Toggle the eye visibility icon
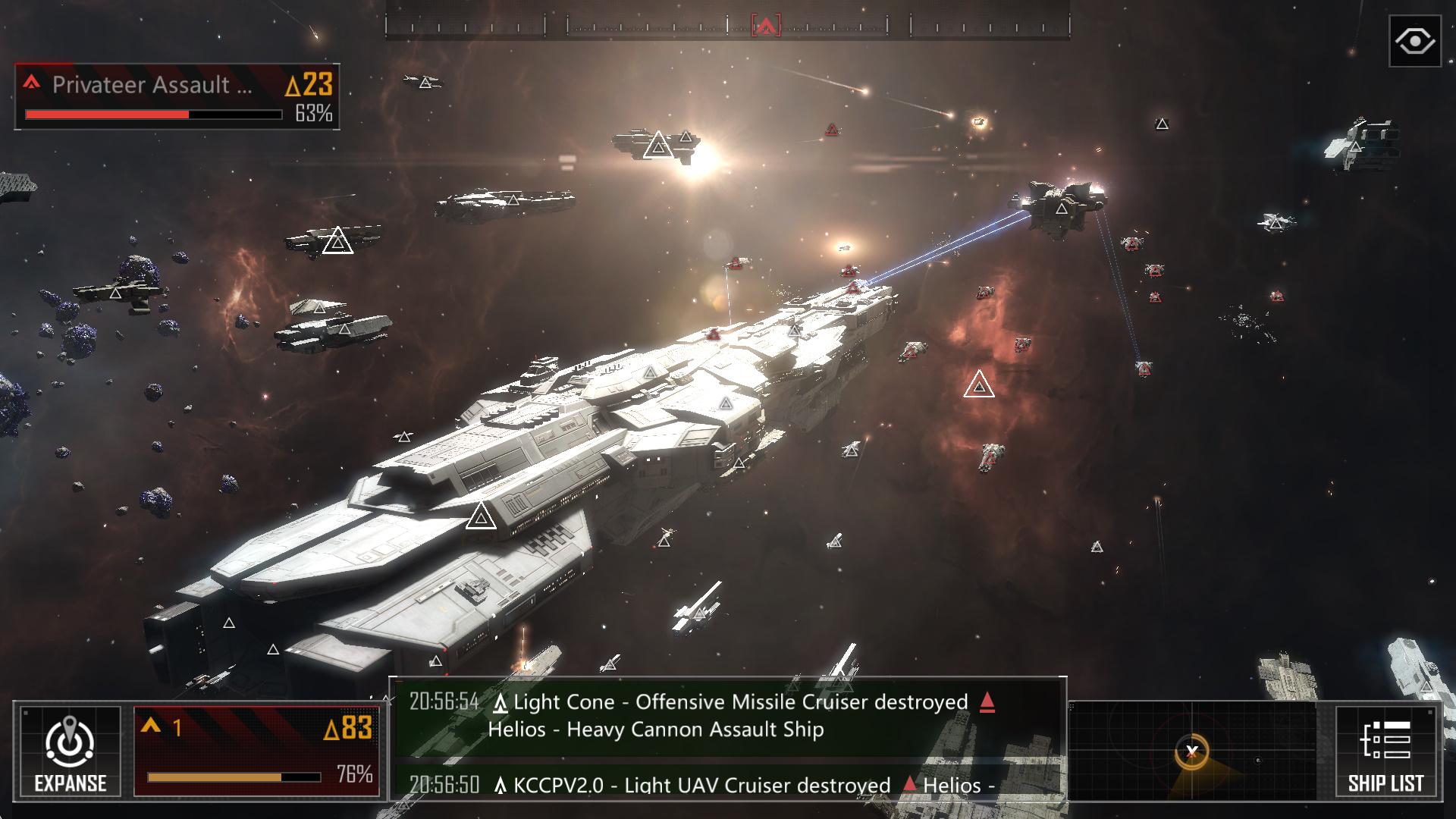 pyautogui.click(x=1414, y=41)
